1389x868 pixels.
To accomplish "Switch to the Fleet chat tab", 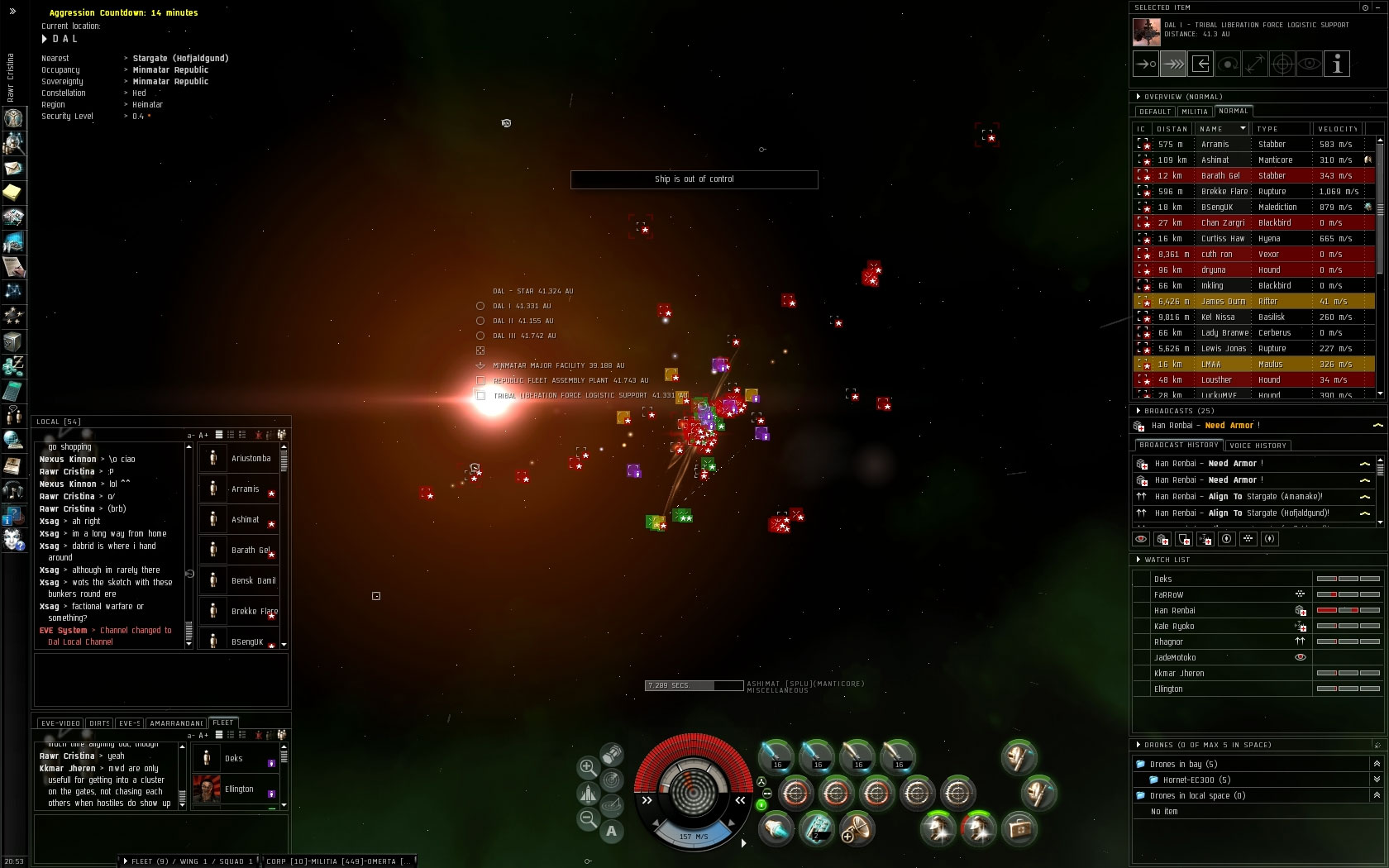I will click(x=223, y=723).
